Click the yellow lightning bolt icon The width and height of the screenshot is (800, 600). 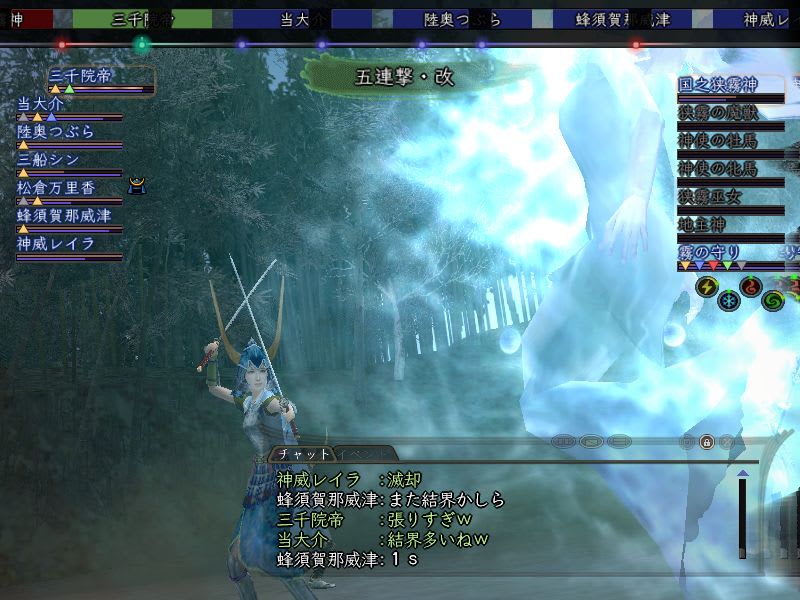pyautogui.click(x=705, y=288)
